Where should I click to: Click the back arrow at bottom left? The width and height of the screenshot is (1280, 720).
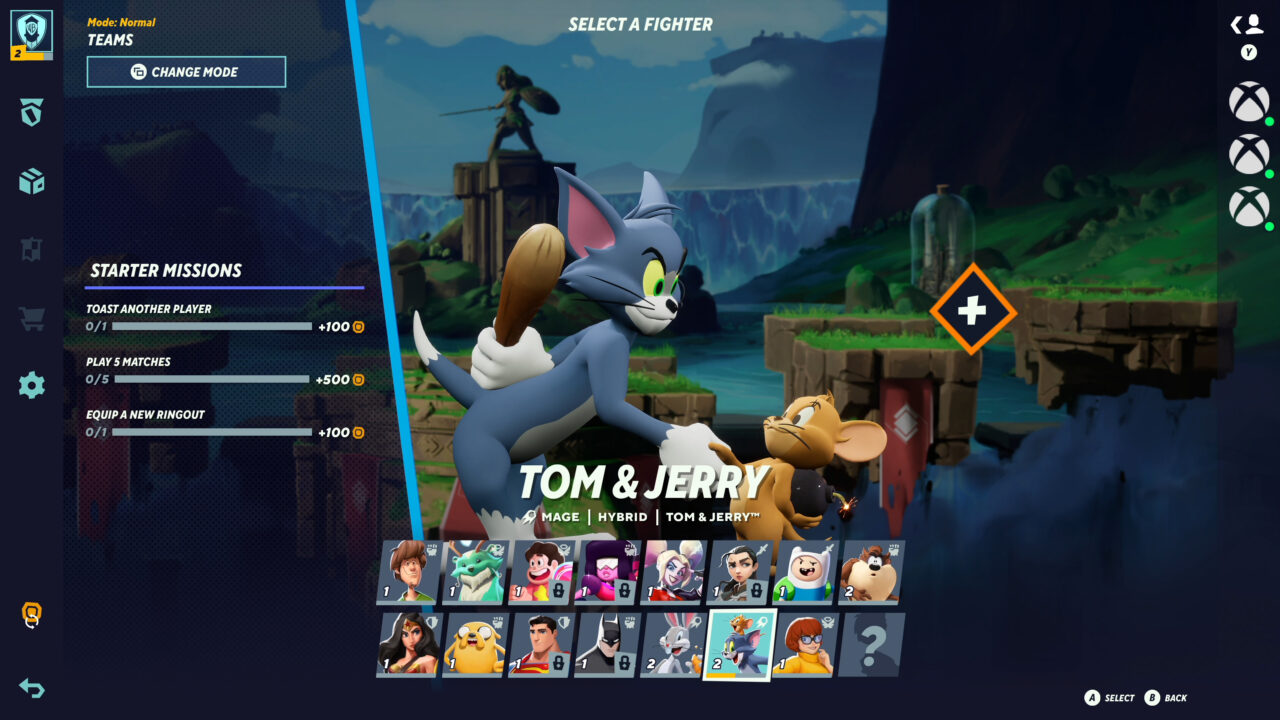pyautogui.click(x=30, y=688)
